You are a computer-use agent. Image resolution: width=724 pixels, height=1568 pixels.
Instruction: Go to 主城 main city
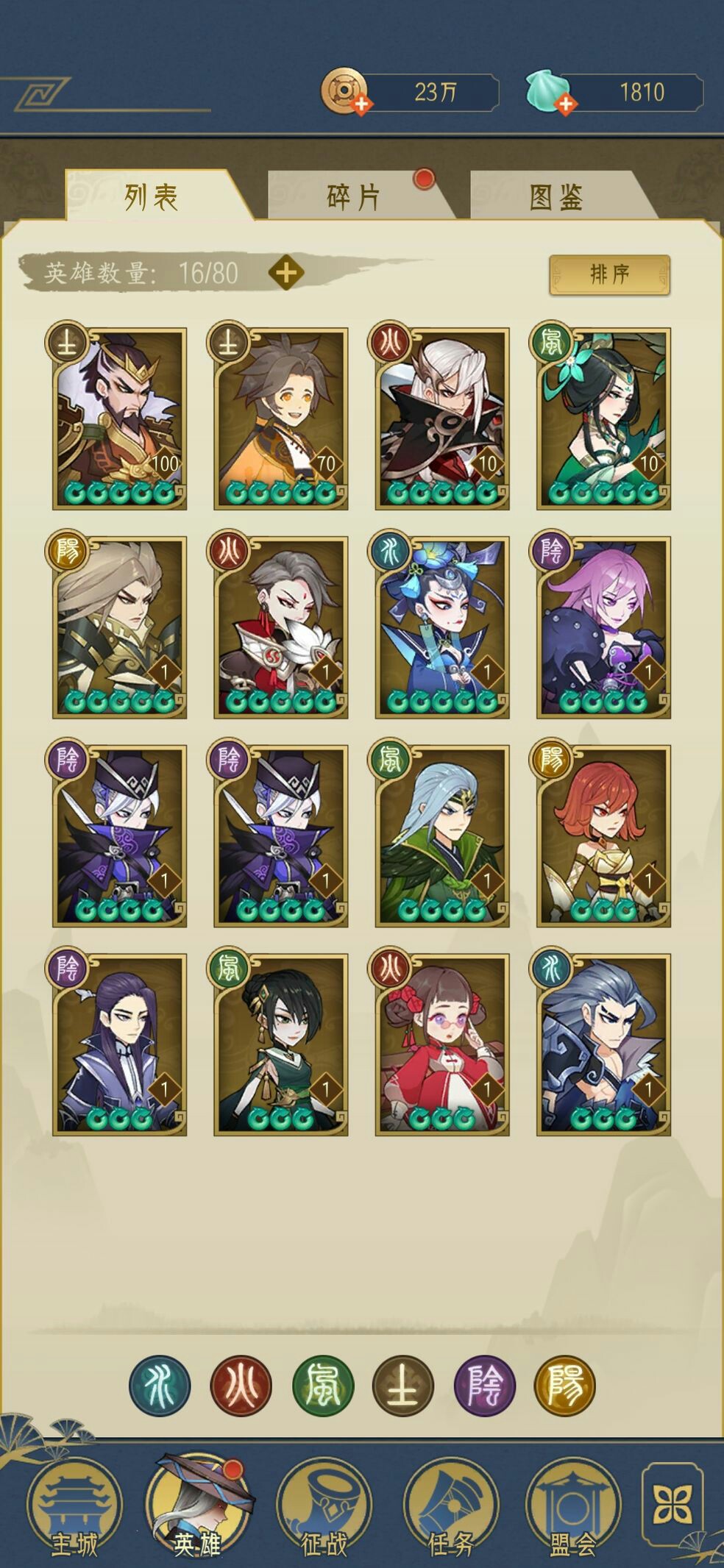point(74,1506)
